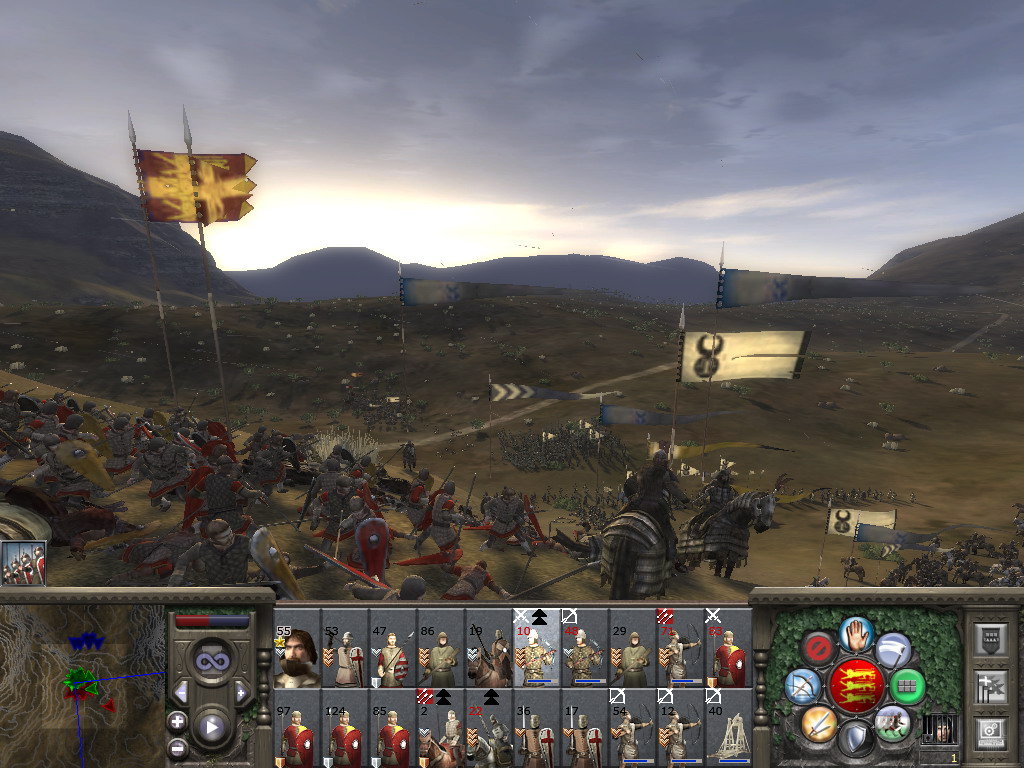This screenshot has height=768, width=1024.
Task: Activate the red withdraw order button
Action: pyautogui.click(x=818, y=648)
